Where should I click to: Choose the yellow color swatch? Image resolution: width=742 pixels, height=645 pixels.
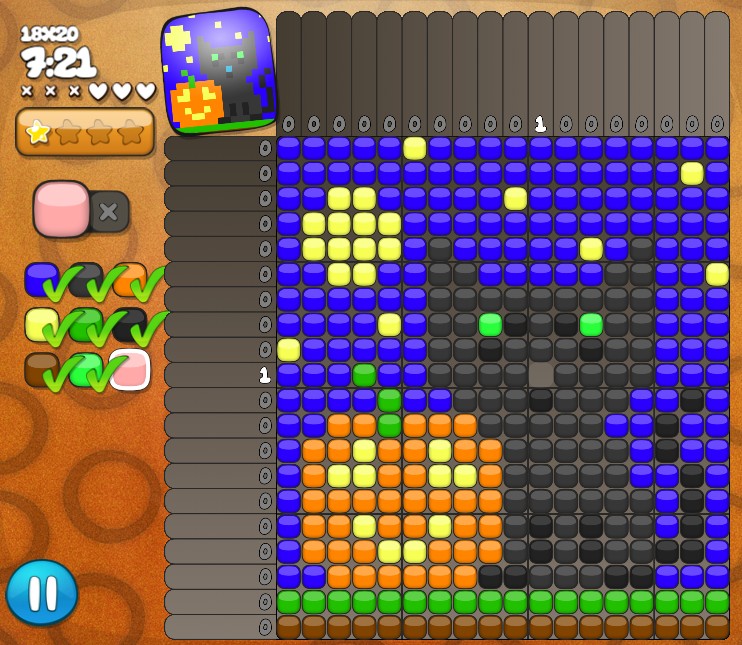coord(40,324)
